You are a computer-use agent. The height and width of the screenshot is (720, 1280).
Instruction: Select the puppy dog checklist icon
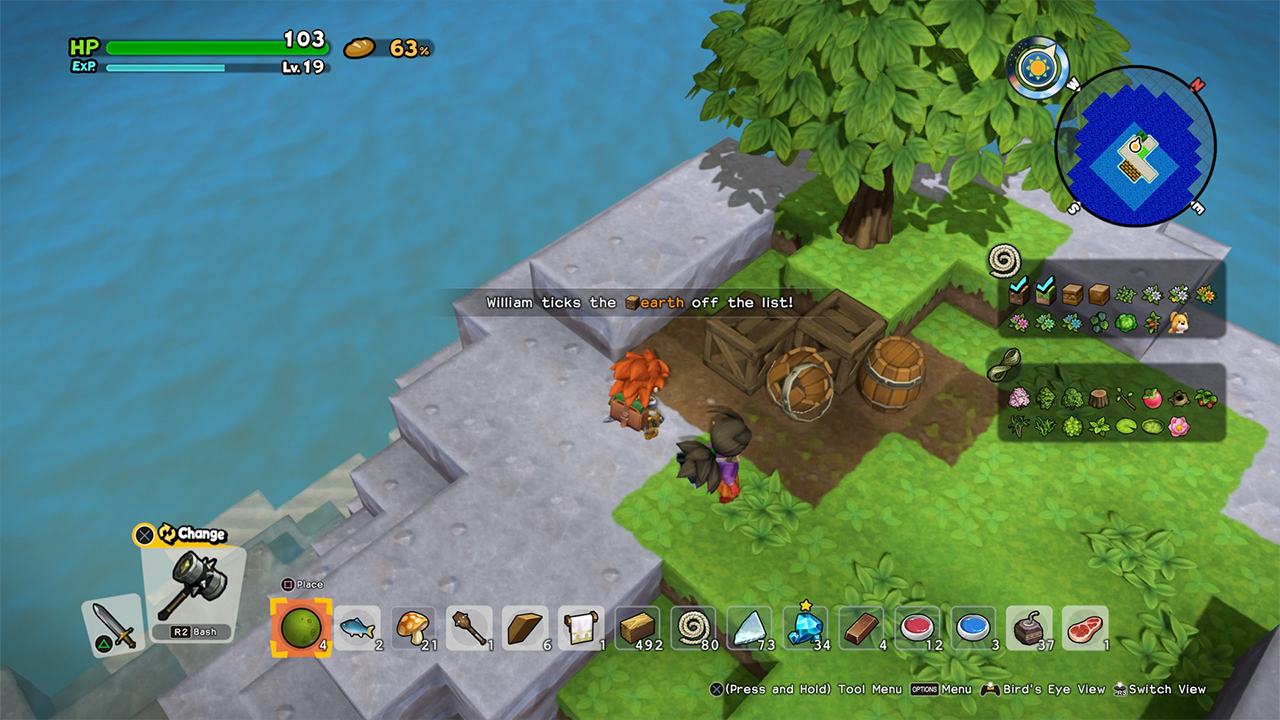[1179, 322]
